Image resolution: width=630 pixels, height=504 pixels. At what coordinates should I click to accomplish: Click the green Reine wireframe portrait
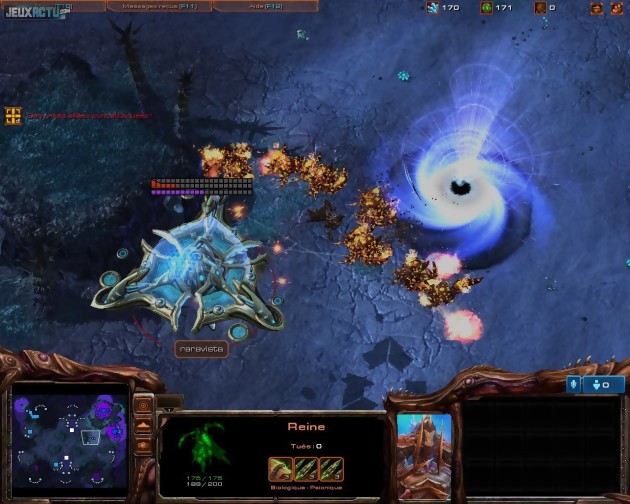pyautogui.click(x=207, y=449)
